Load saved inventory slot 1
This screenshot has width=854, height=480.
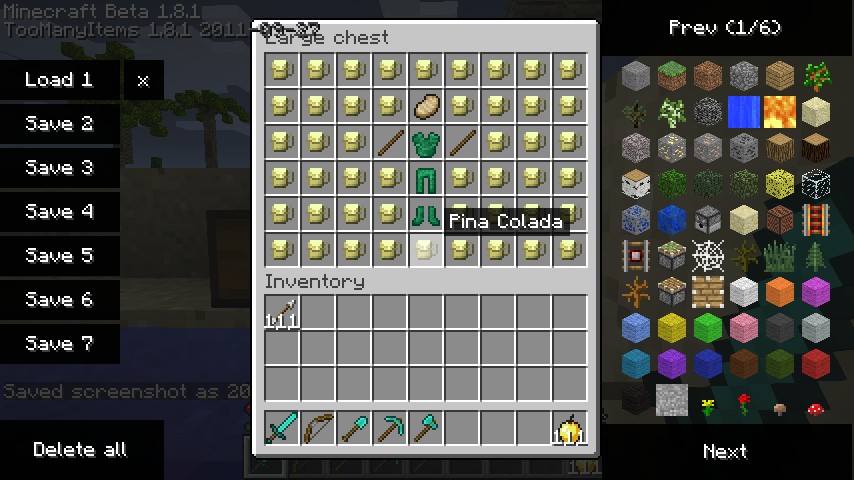pyautogui.click(x=59, y=80)
